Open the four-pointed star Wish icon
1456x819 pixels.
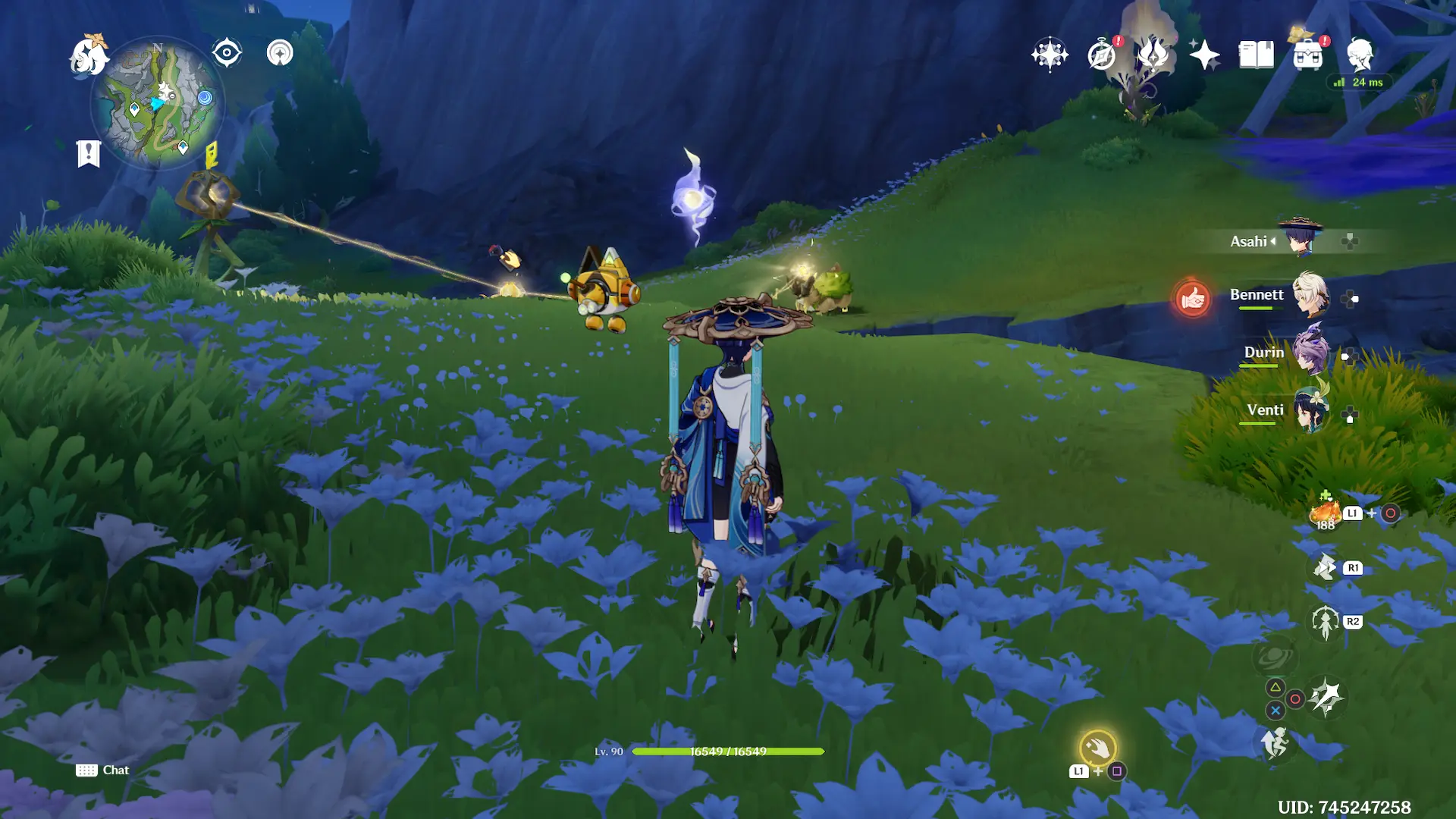pos(1204,55)
